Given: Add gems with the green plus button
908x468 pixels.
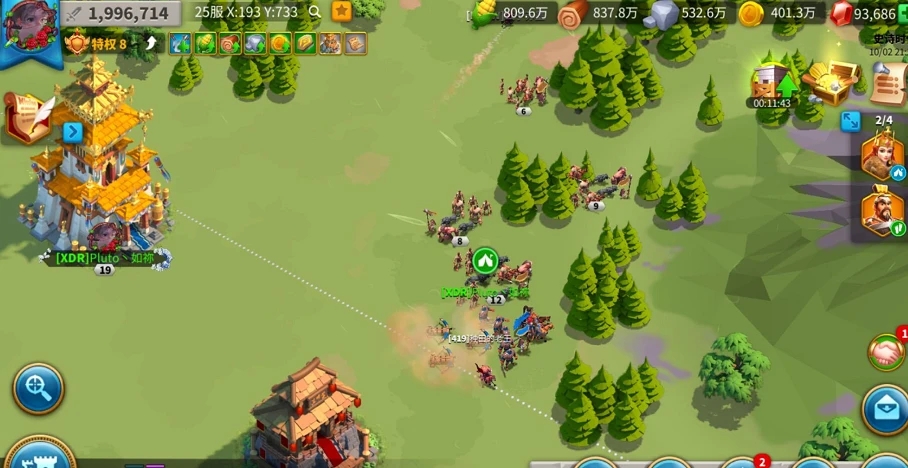Looking at the screenshot, I should [902, 14].
